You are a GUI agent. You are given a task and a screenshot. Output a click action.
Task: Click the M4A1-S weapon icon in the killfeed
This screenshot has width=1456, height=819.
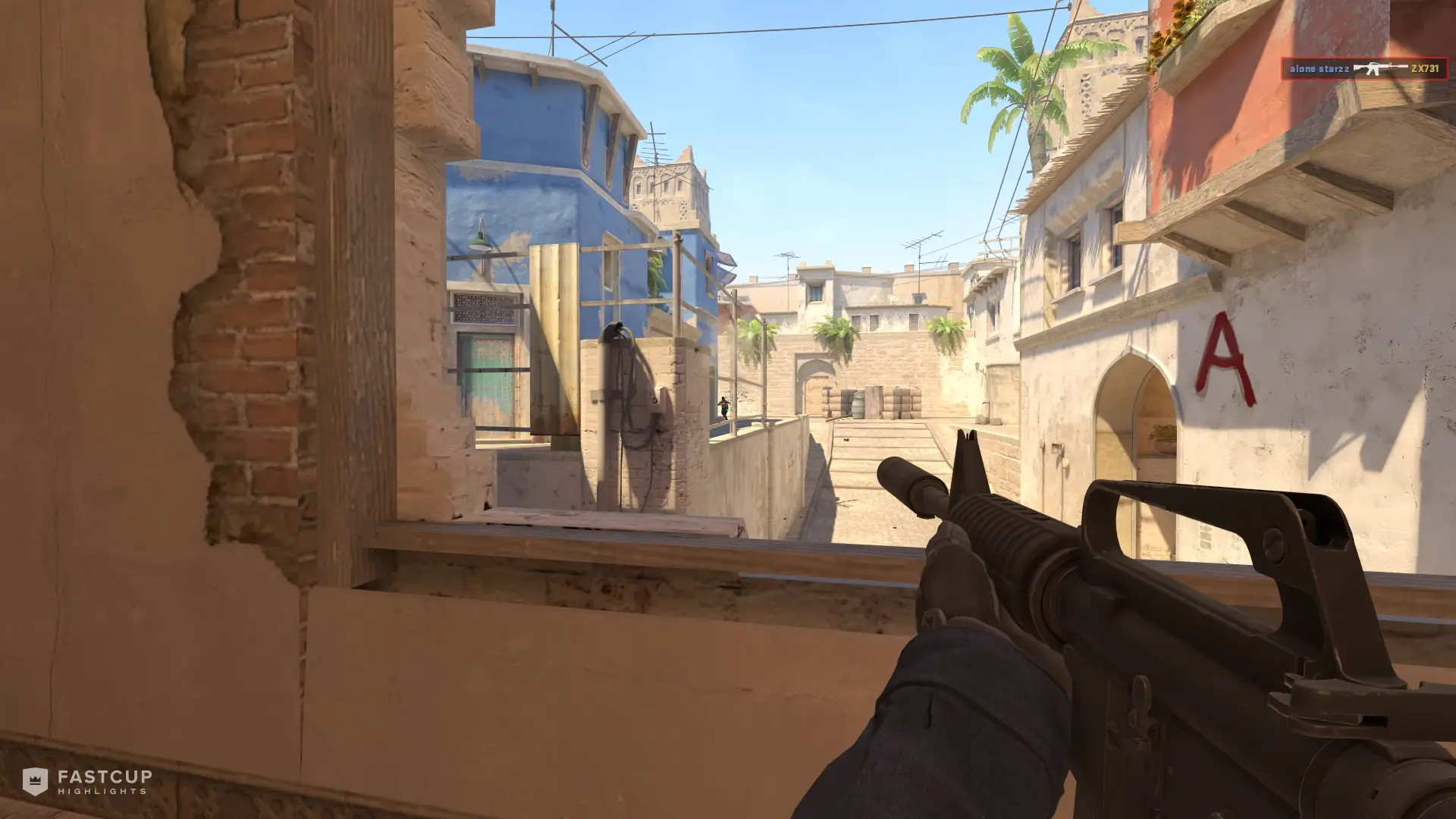1380,67
